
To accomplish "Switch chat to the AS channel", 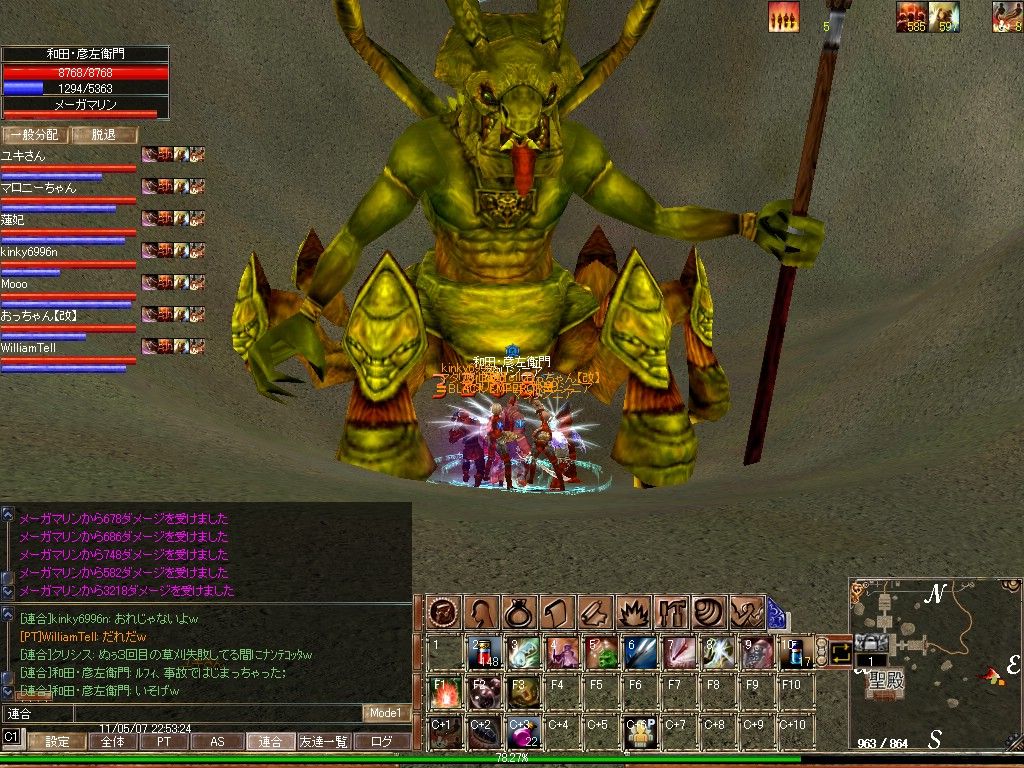I will pos(216,742).
